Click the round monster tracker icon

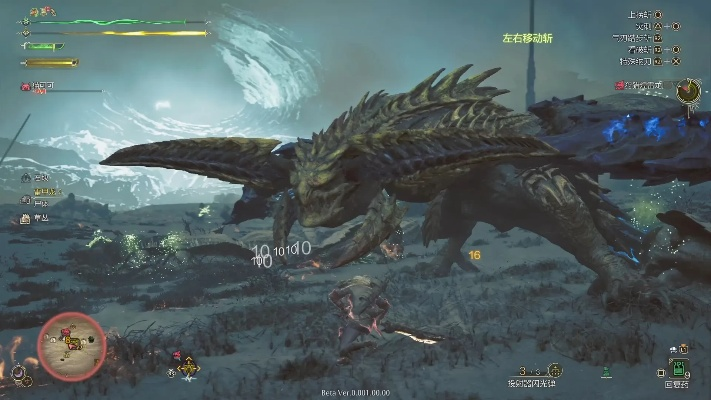[x=687, y=92]
